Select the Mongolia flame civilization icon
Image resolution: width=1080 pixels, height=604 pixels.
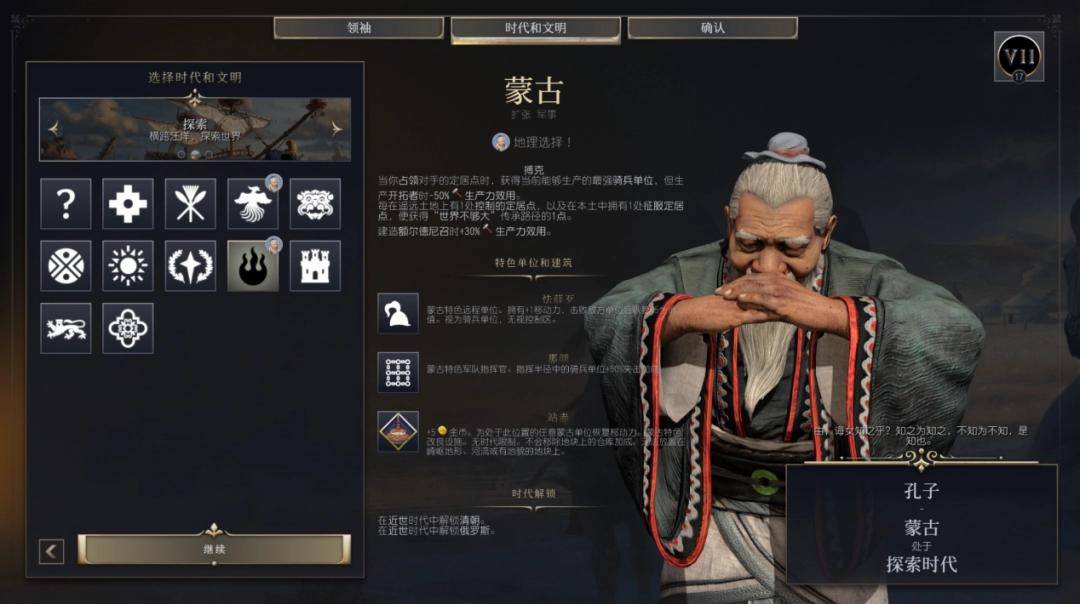coord(252,266)
